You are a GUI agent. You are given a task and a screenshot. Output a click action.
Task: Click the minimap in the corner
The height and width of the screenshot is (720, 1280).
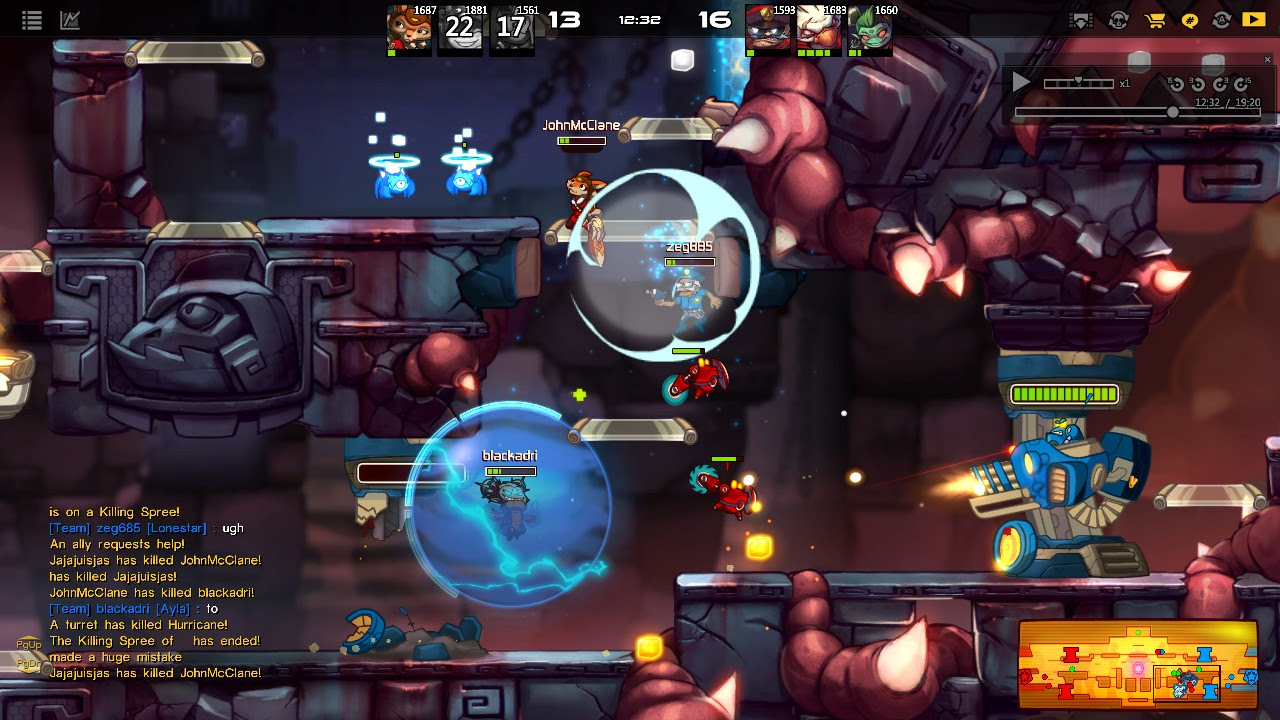click(1137, 663)
